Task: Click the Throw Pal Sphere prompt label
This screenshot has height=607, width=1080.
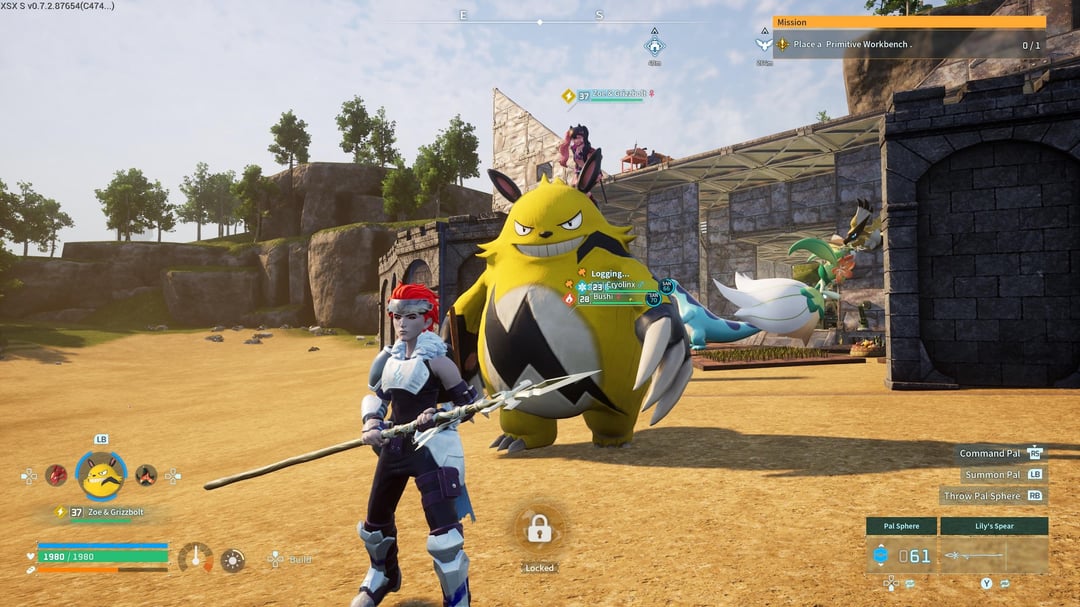Action: tap(981, 495)
